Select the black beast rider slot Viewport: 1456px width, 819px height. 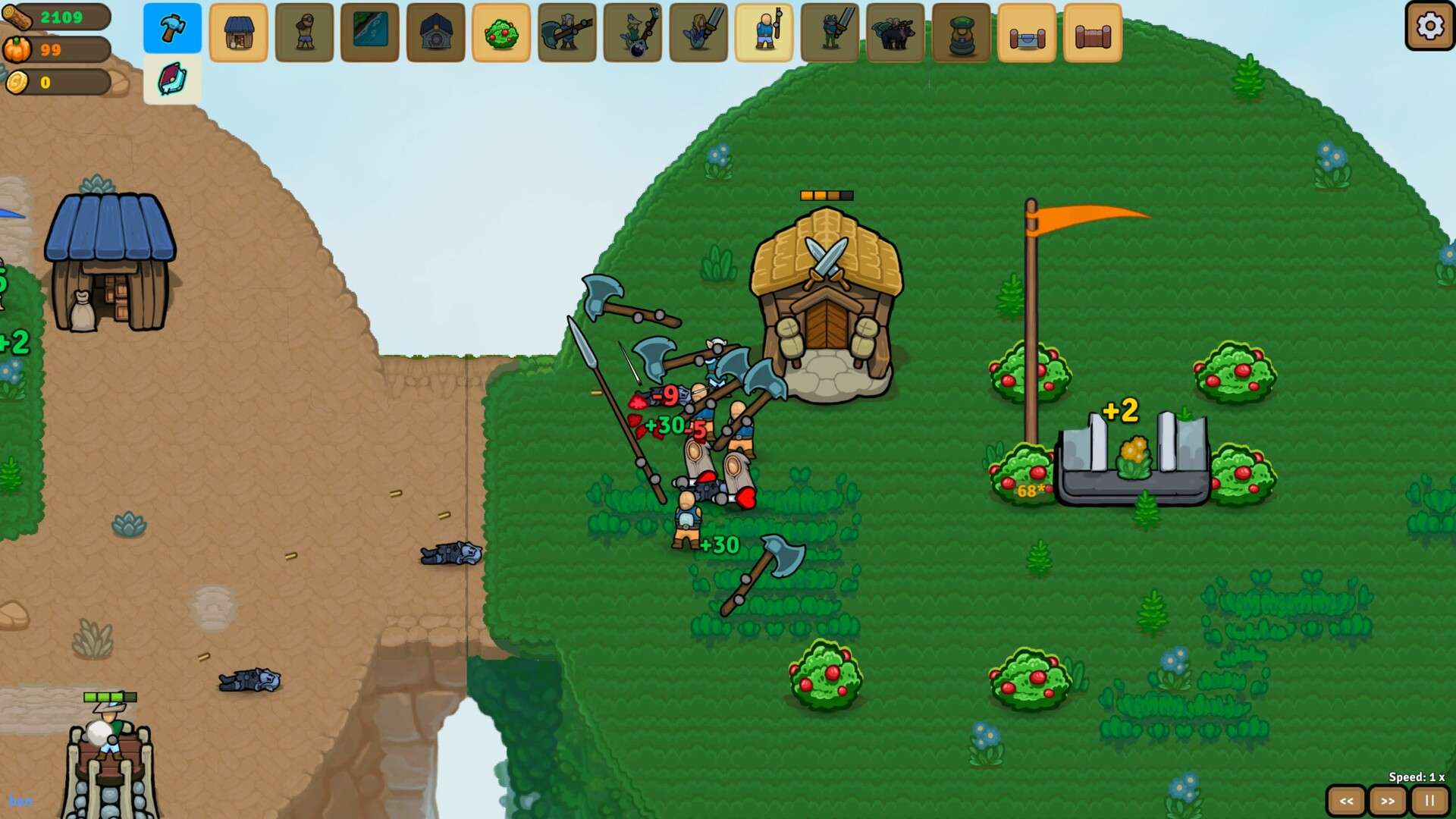pyautogui.click(x=896, y=33)
